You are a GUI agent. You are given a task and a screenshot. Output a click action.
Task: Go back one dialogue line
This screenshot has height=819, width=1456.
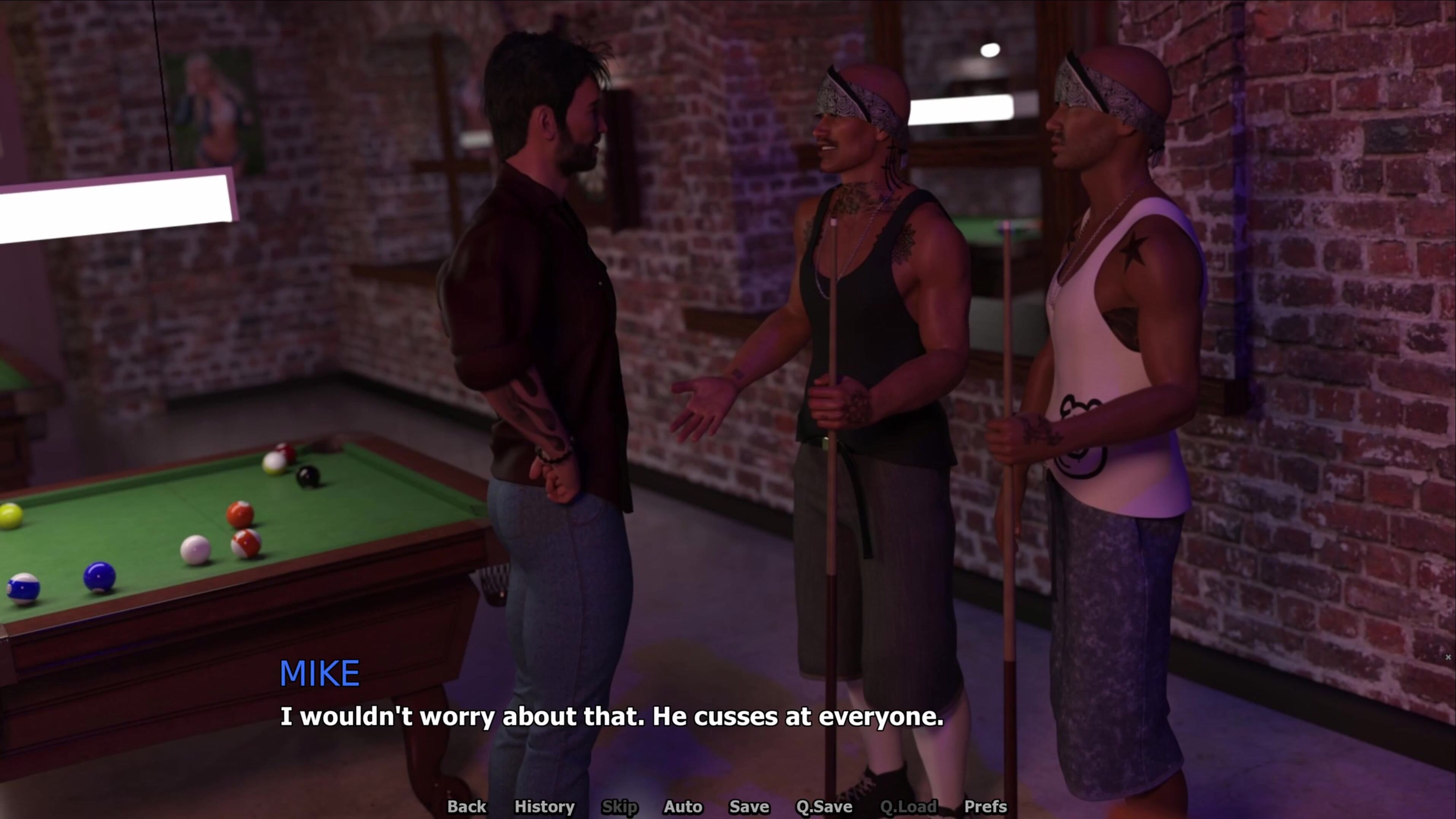466,806
